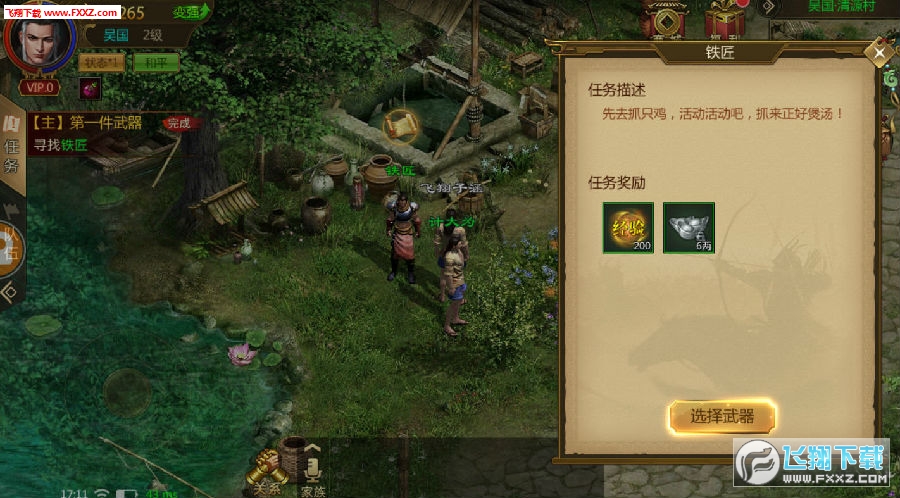
Task: Open the 状态*1 status button
Action: (x=103, y=62)
